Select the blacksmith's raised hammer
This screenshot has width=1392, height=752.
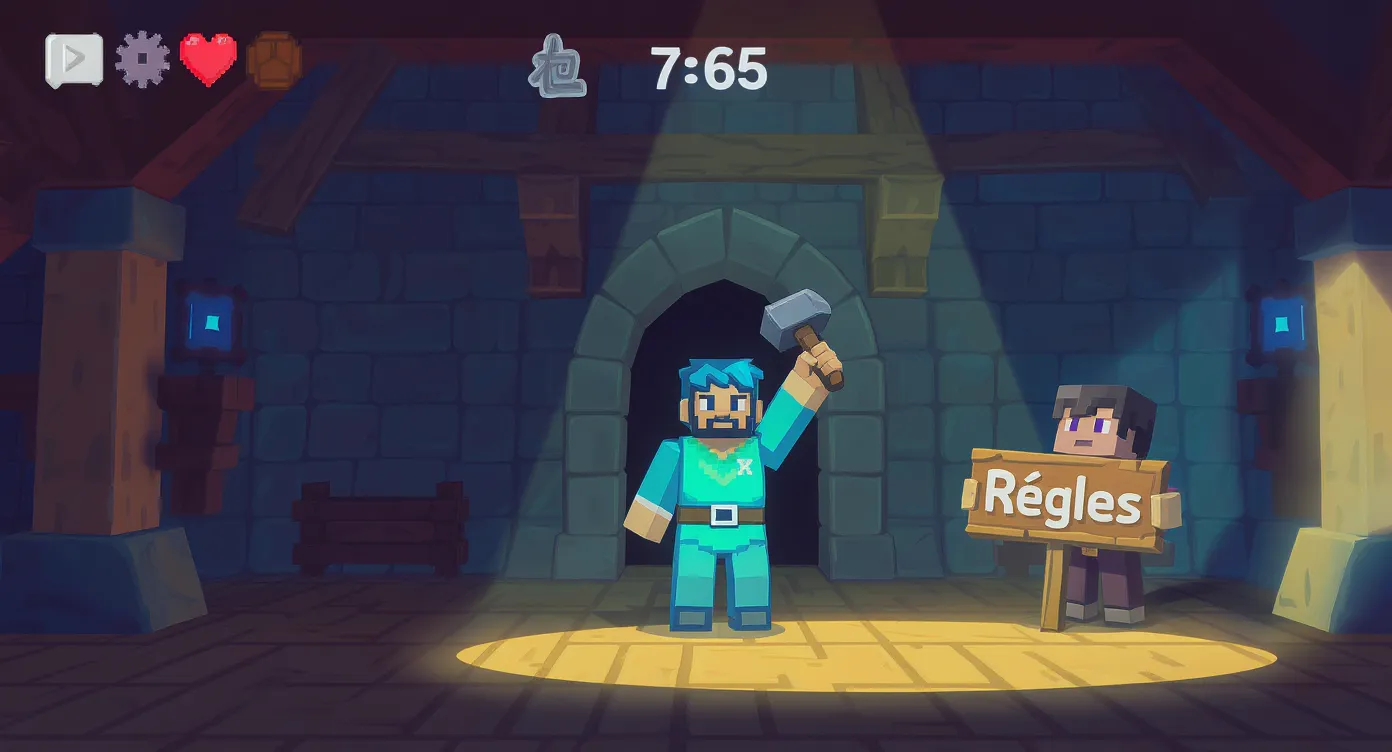tap(795, 318)
